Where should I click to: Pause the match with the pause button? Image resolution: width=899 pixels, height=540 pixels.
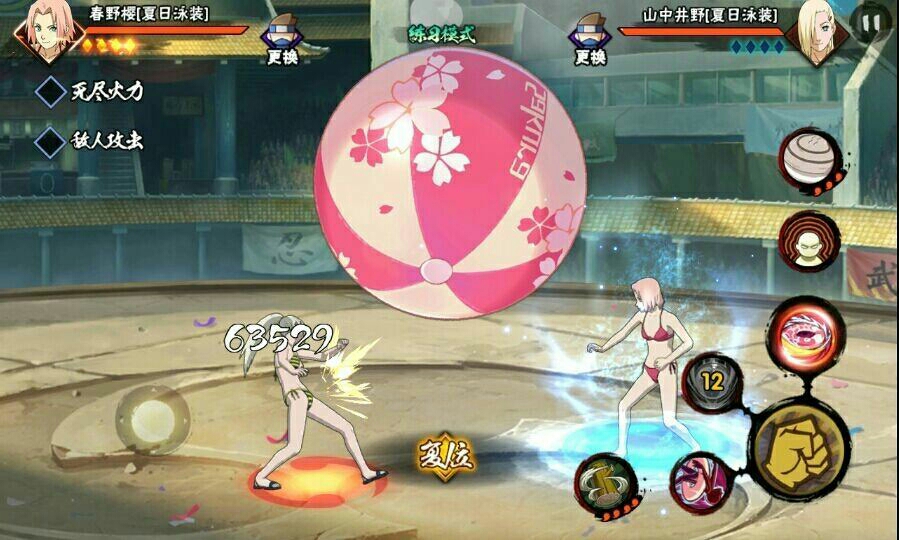pyautogui.click(x=867, y=21)
